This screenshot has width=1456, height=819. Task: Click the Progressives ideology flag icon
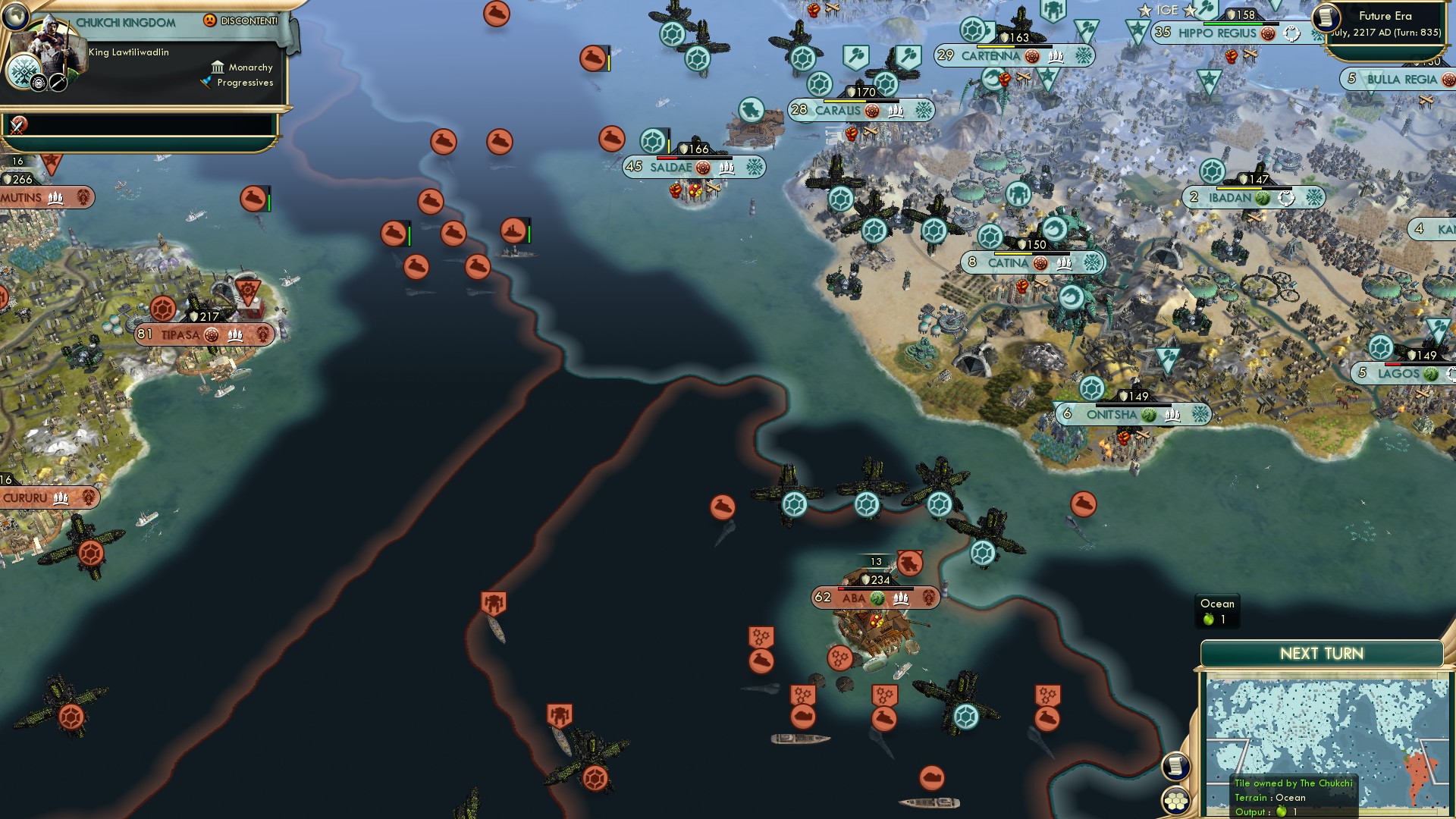point(207,81)
